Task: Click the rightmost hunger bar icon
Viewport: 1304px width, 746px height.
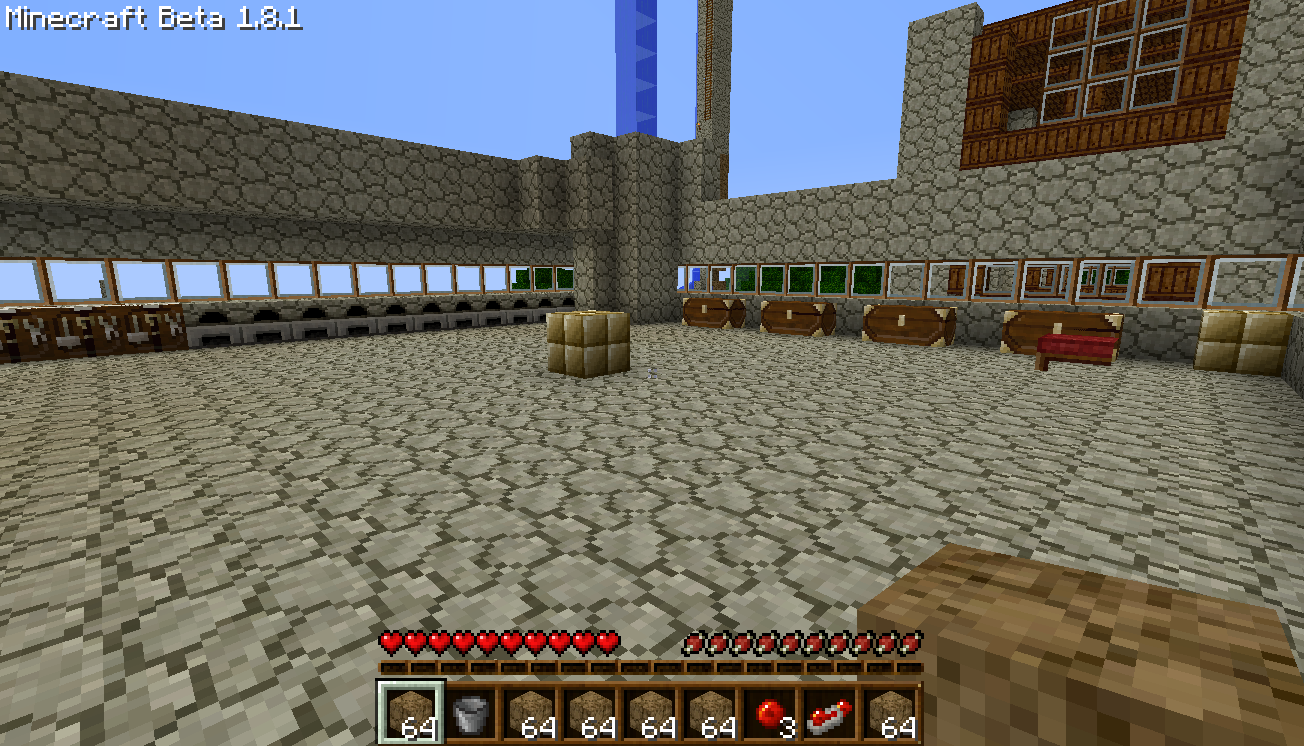Action: tap(913, 645)
